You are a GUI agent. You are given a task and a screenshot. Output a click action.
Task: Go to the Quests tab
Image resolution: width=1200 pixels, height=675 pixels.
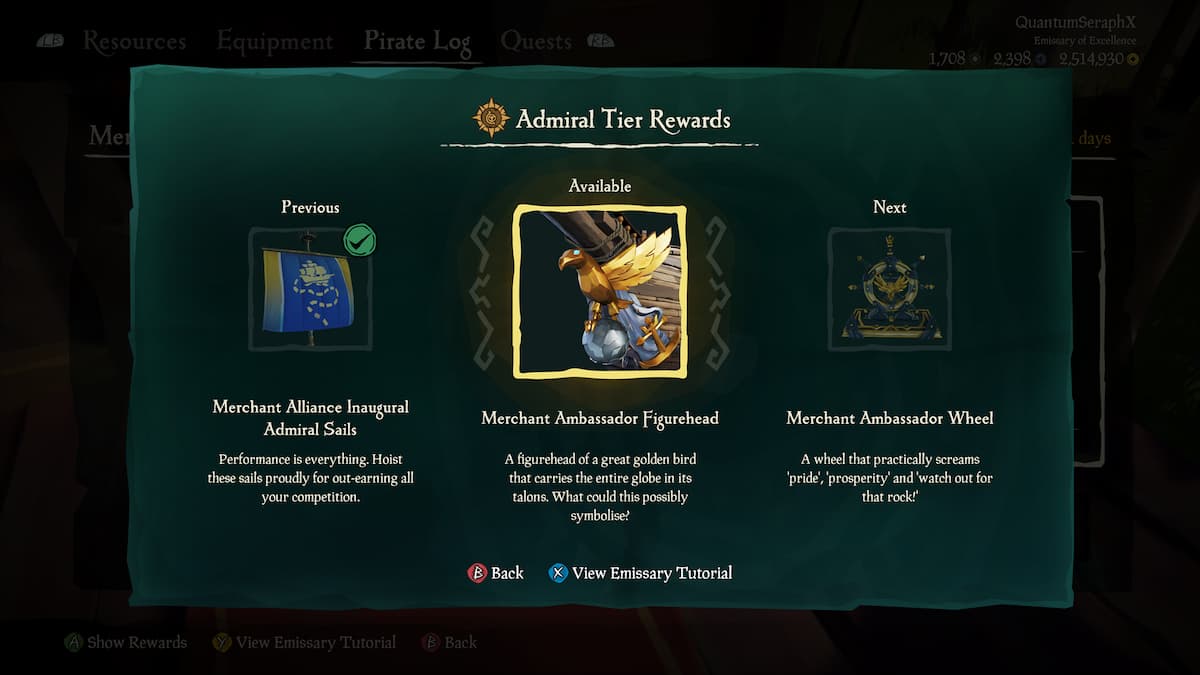(x=536, y=42)
